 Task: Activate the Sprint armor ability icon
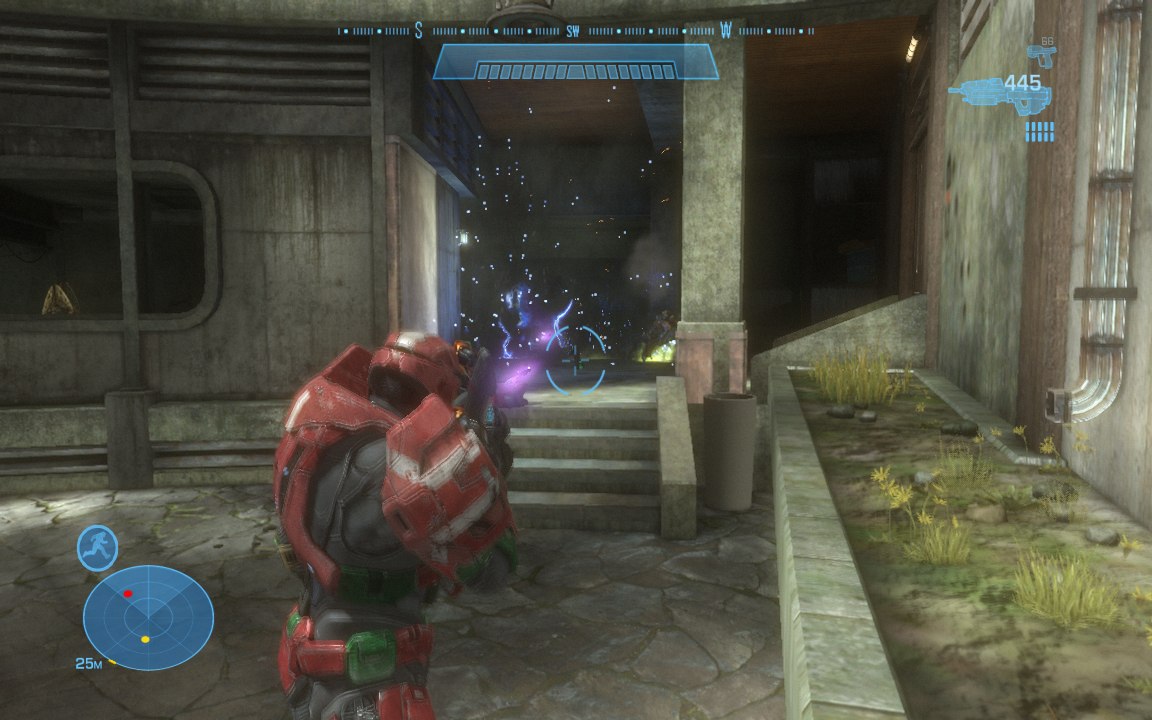tap(98, 548)
